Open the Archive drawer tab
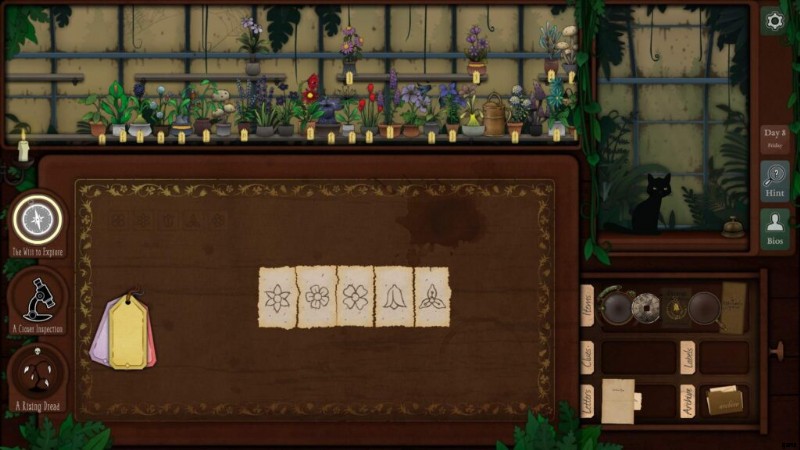 688,402
